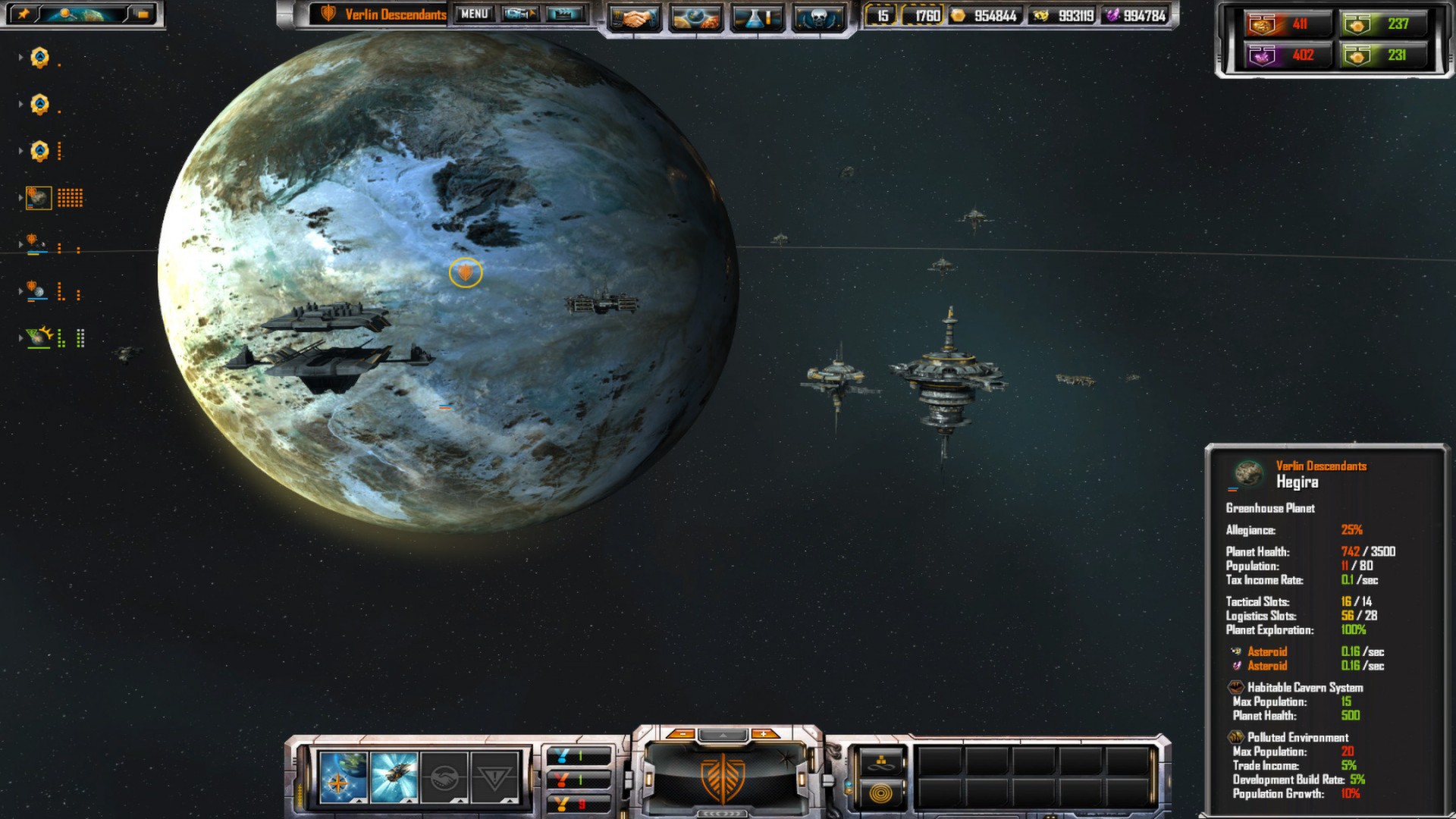Click the cinematic clapperboard icon
Image resolution: width=1456 pixels, height=819 pixels.
(x=563, y=14)
